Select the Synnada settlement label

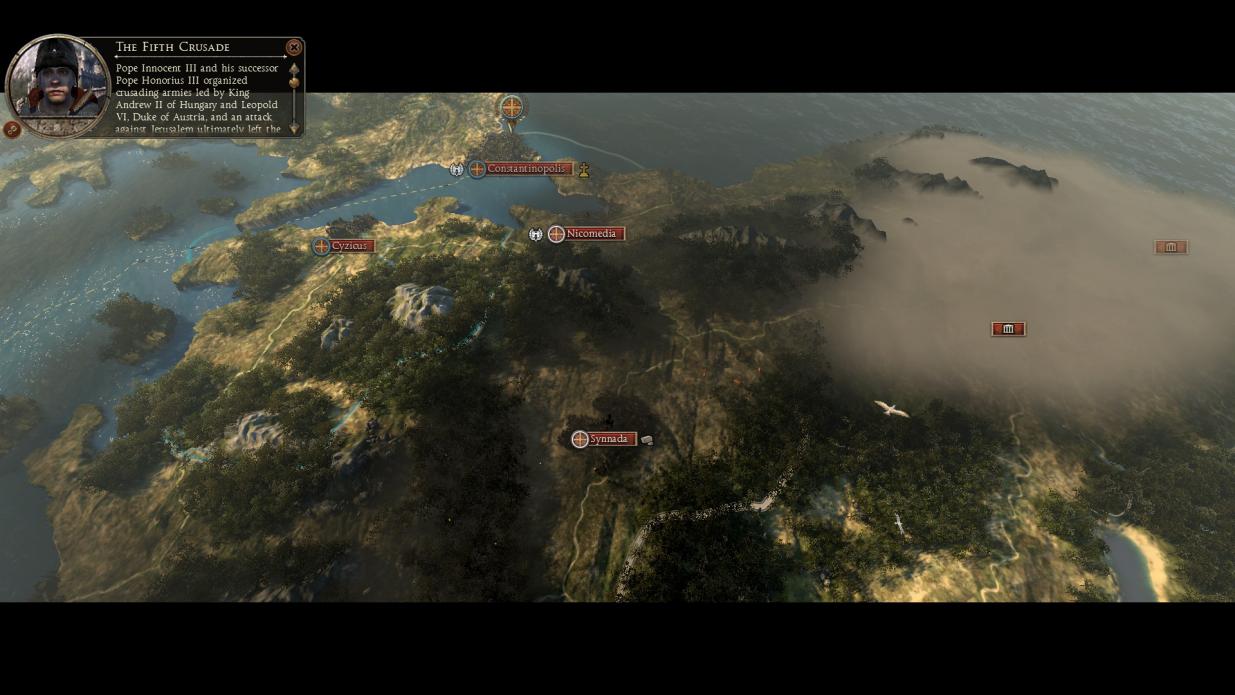tap(608, 439)
